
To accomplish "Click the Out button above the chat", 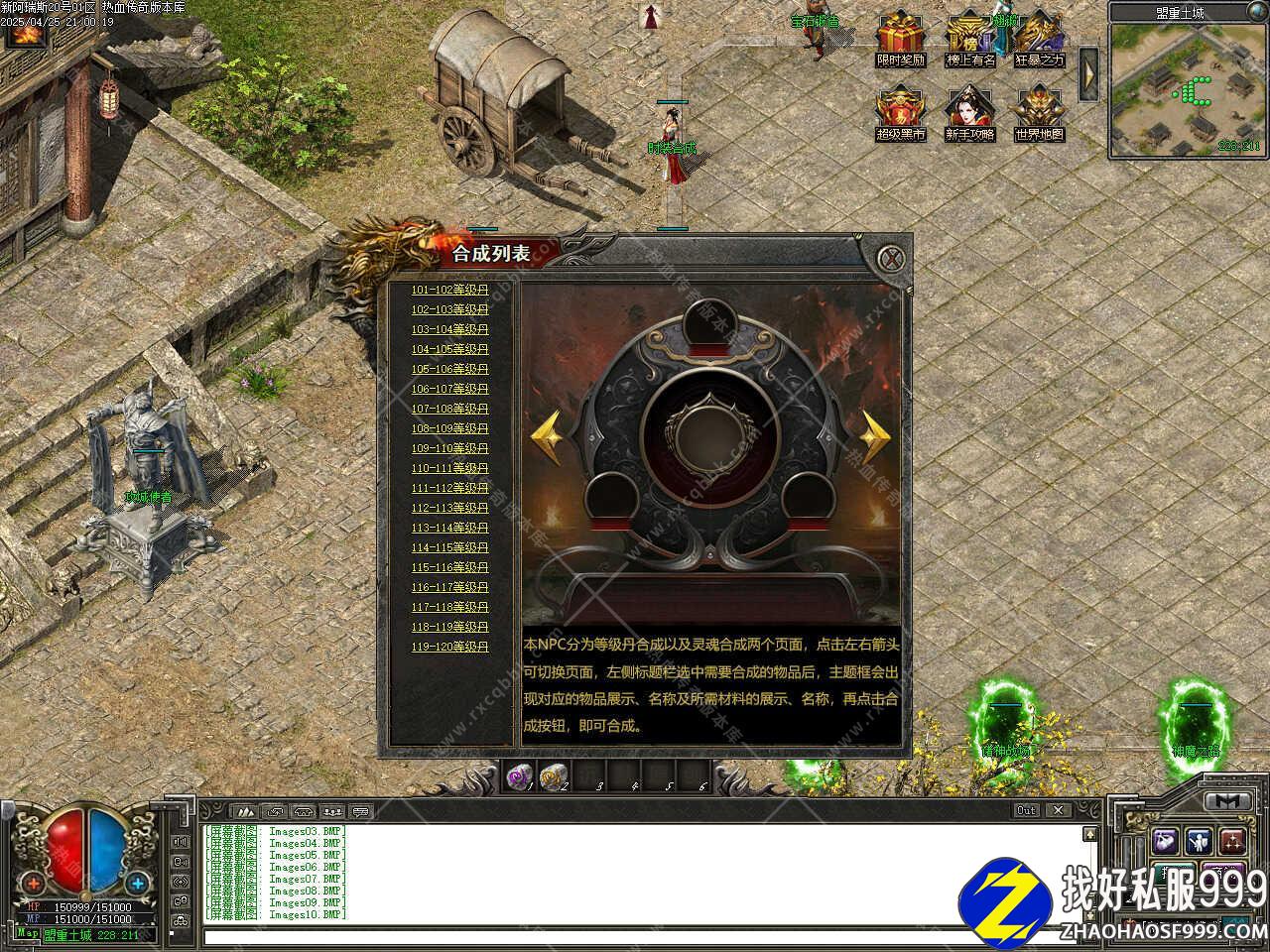I will click(1027, 810).
